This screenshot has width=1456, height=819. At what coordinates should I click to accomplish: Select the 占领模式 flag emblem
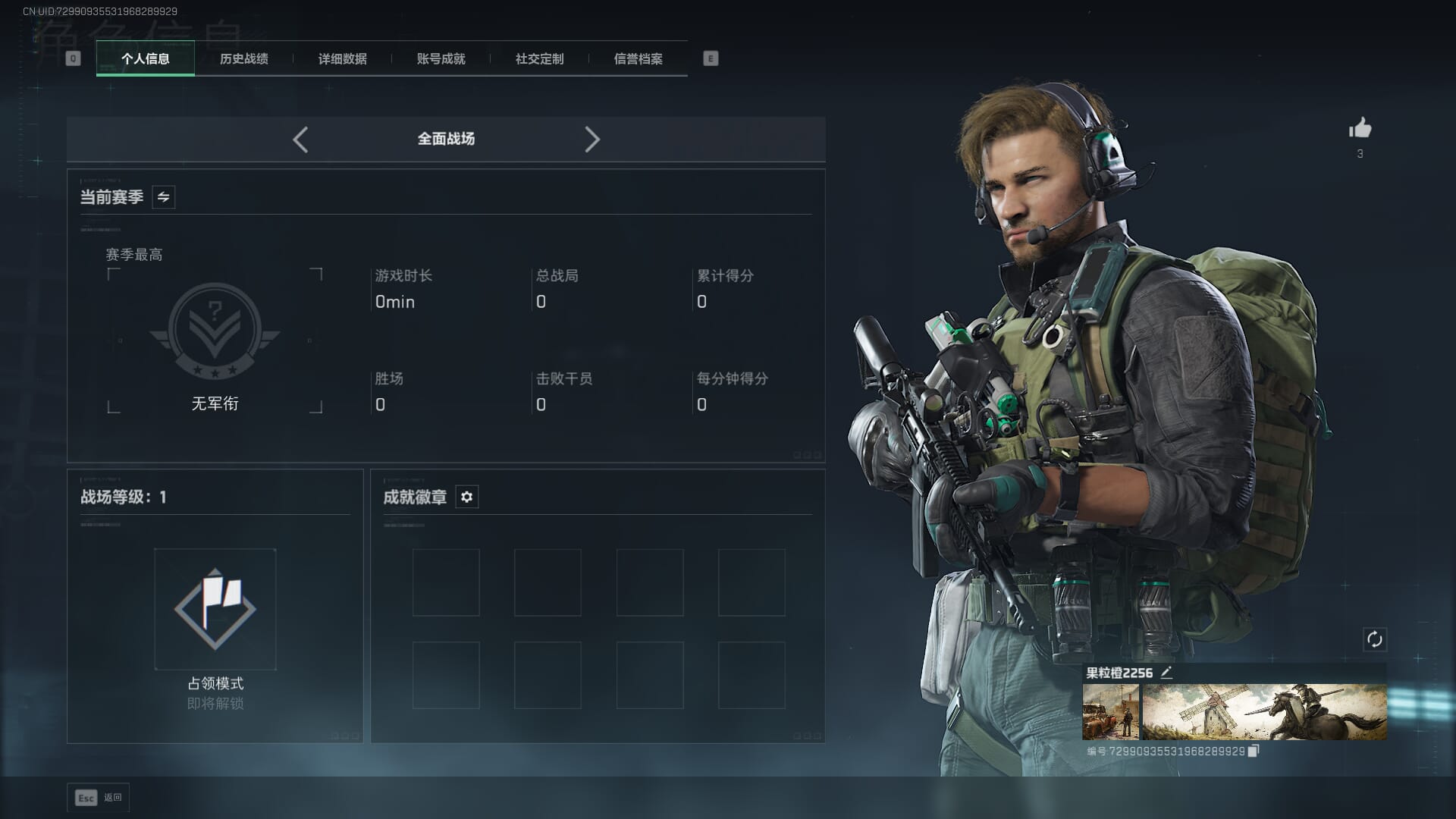click(x=215, y=609)
